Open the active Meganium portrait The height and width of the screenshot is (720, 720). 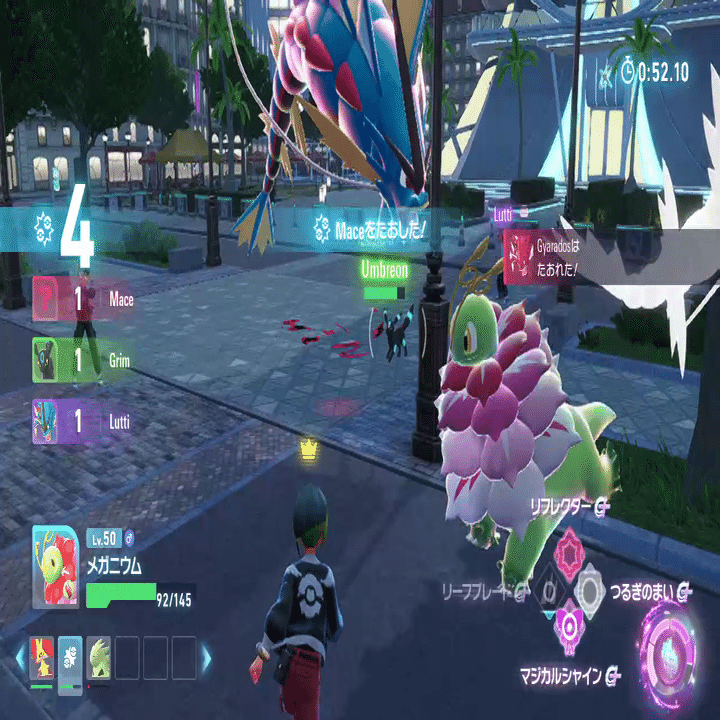55,567
